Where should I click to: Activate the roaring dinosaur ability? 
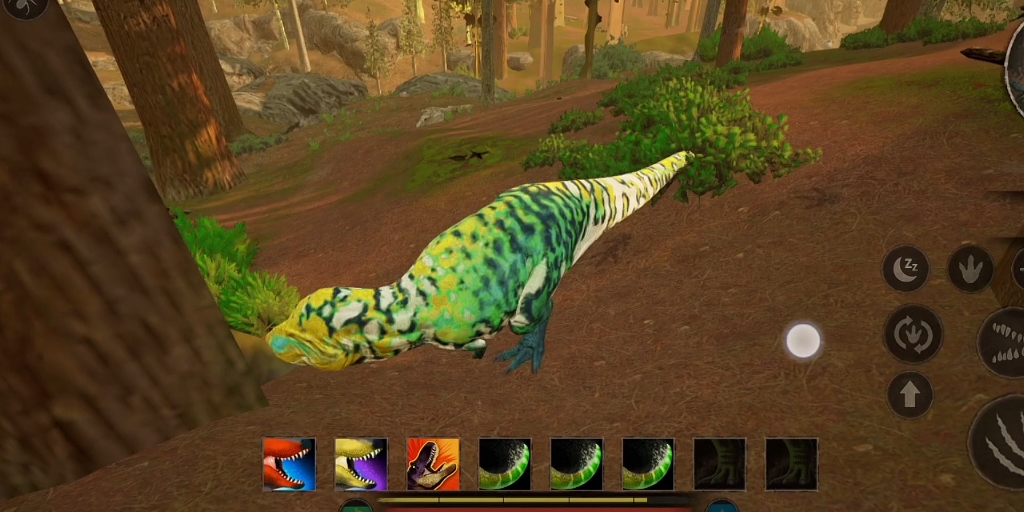(x=433, y=464)
